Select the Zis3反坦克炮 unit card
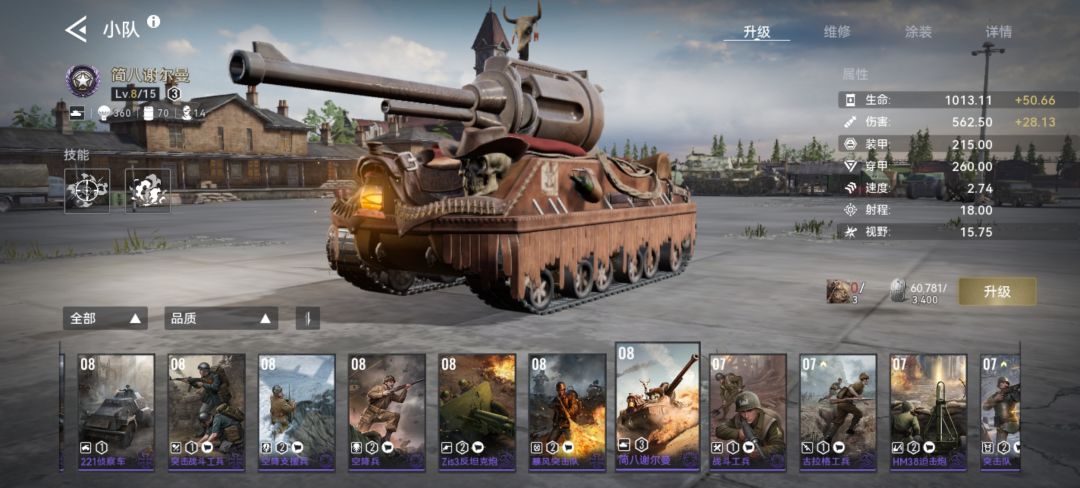 tap(477, 411)
